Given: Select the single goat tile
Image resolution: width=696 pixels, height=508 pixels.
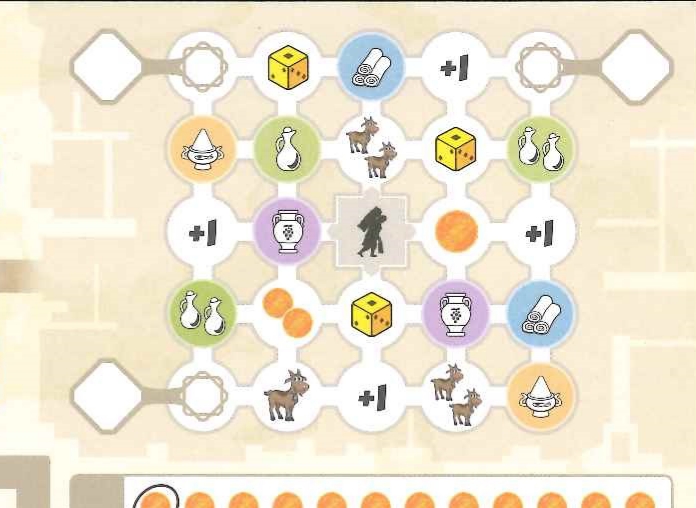Looking at the screenshot, I should tap(286, 396).
